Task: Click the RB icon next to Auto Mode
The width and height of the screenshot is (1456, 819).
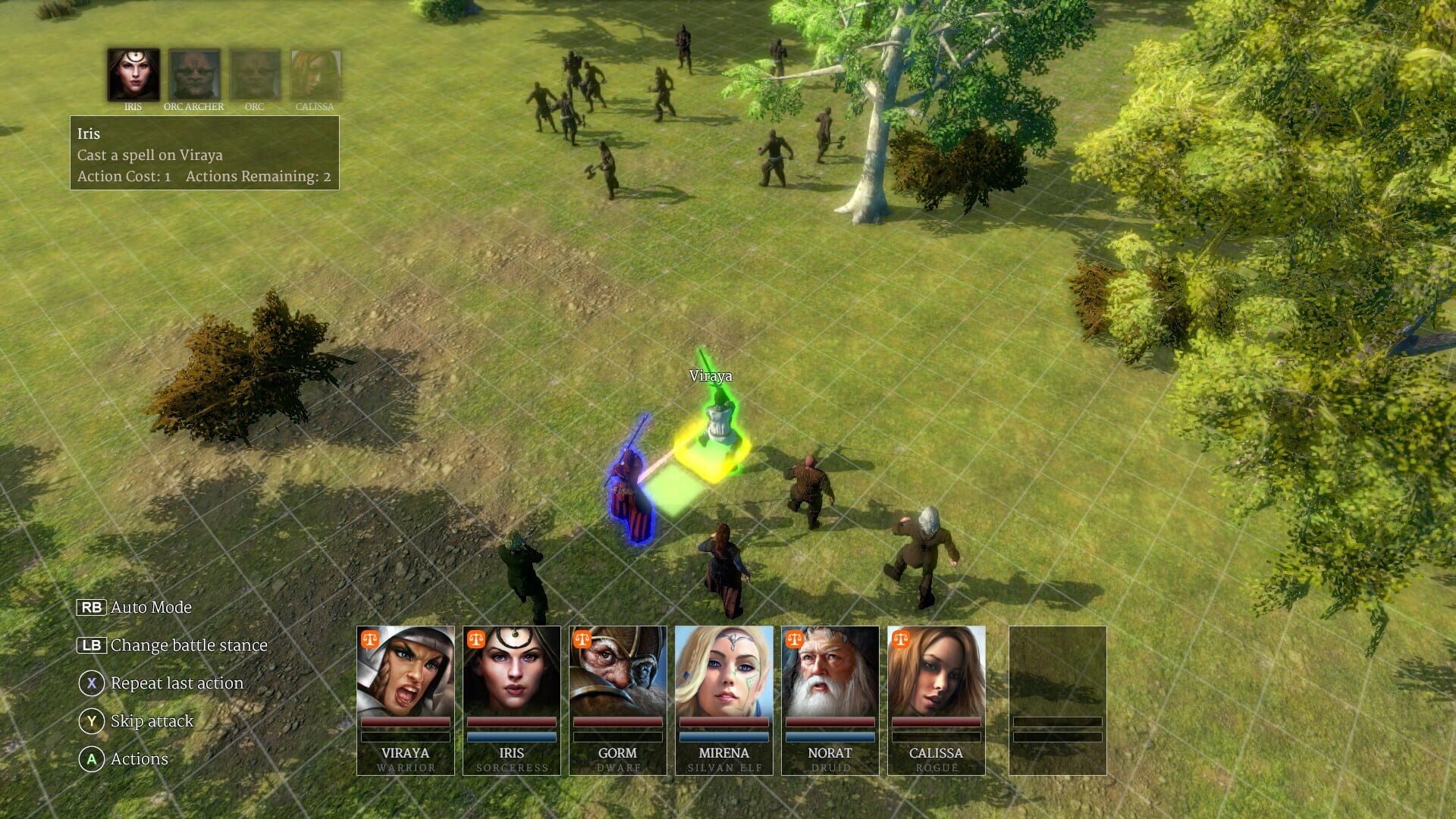Action: click(91, 607)
